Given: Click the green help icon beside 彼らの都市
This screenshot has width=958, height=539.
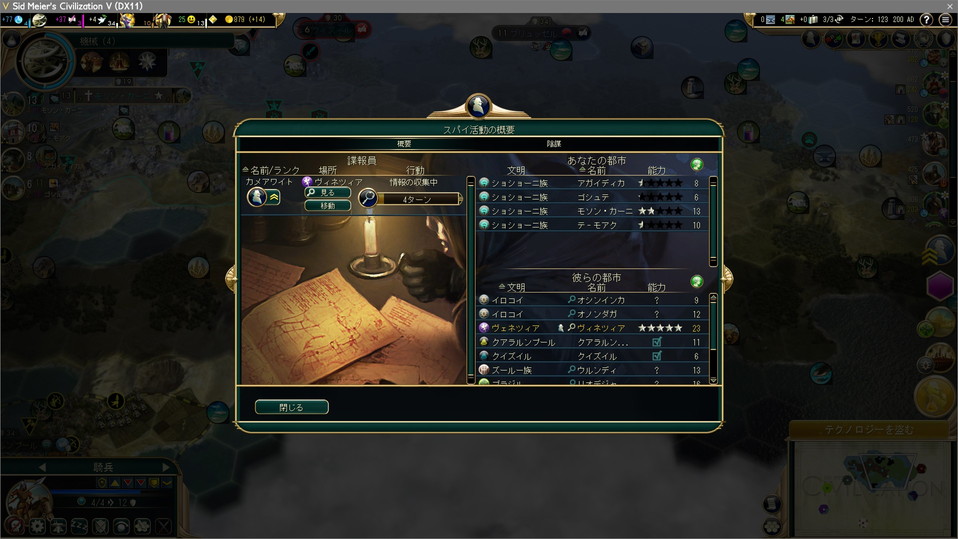Looking at the screenshot, I should pos(697,281).
